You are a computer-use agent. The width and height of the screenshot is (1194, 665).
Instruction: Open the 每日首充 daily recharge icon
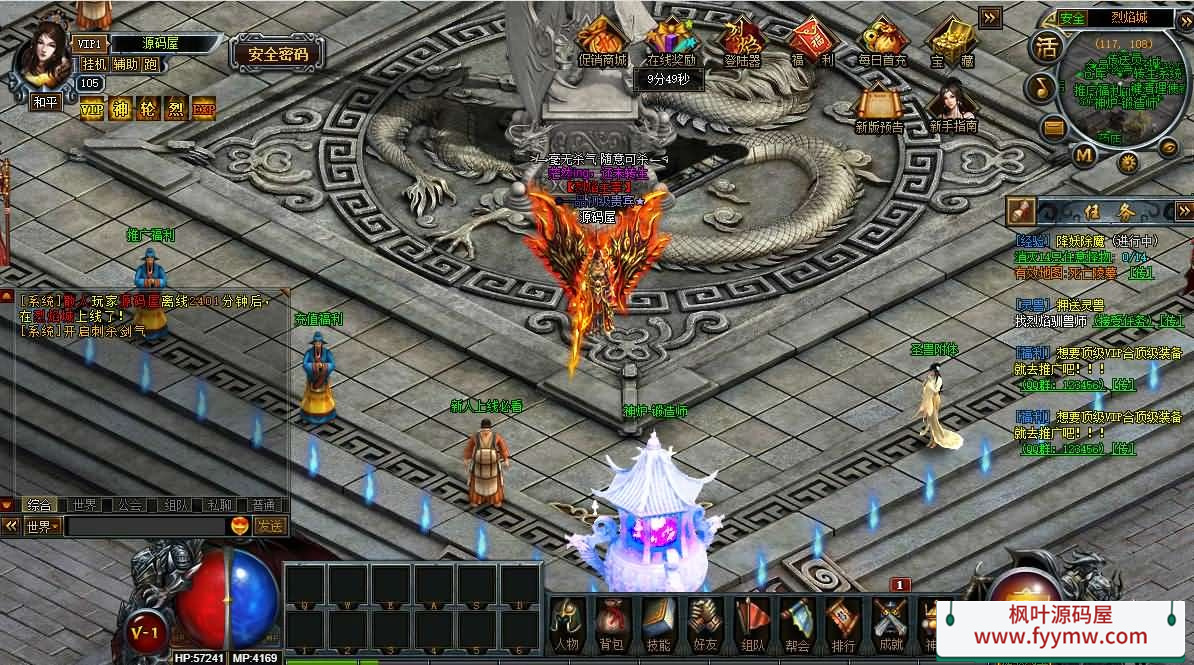881,40
